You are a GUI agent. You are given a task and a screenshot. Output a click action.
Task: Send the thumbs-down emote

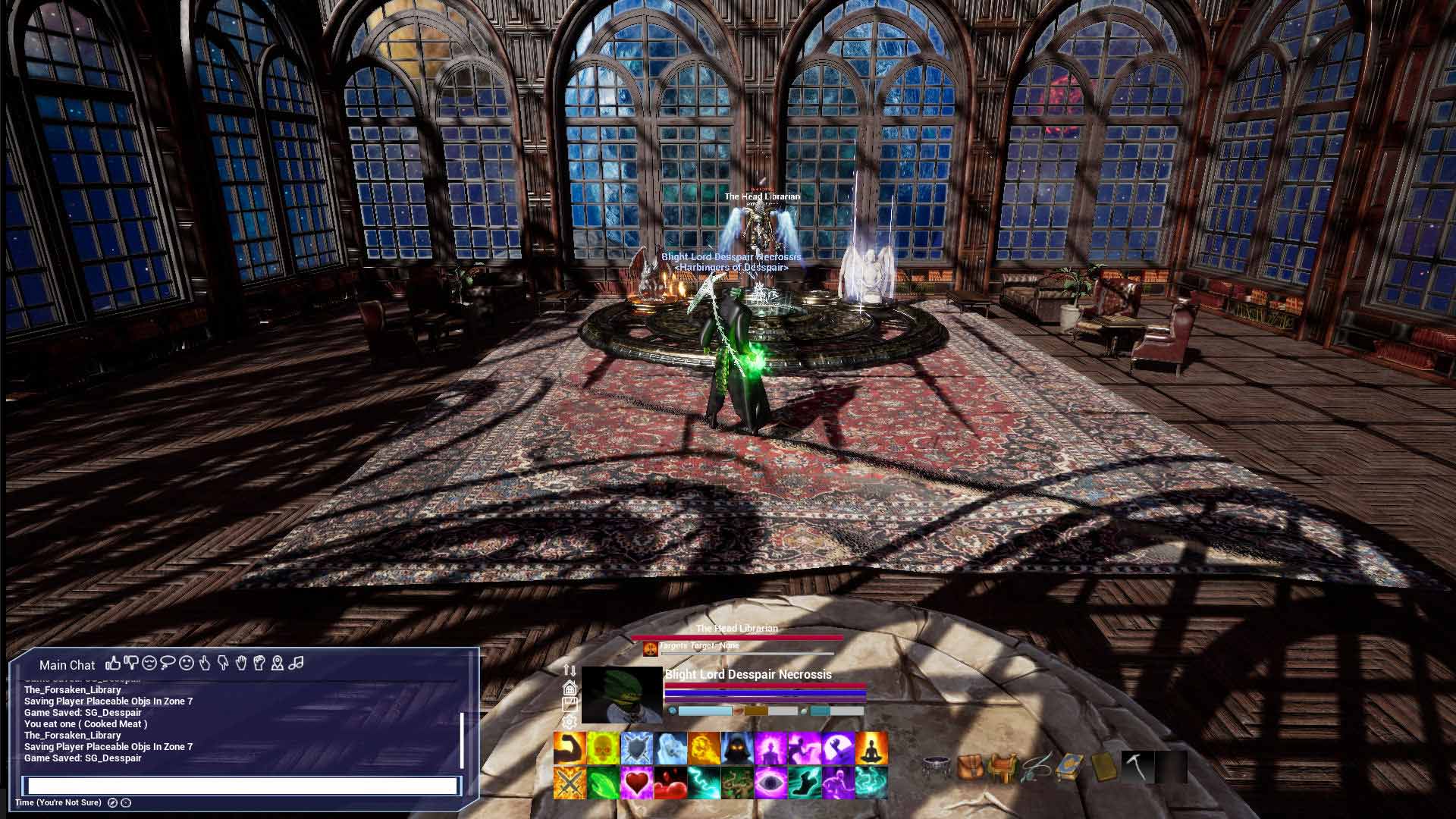[131, 664]
